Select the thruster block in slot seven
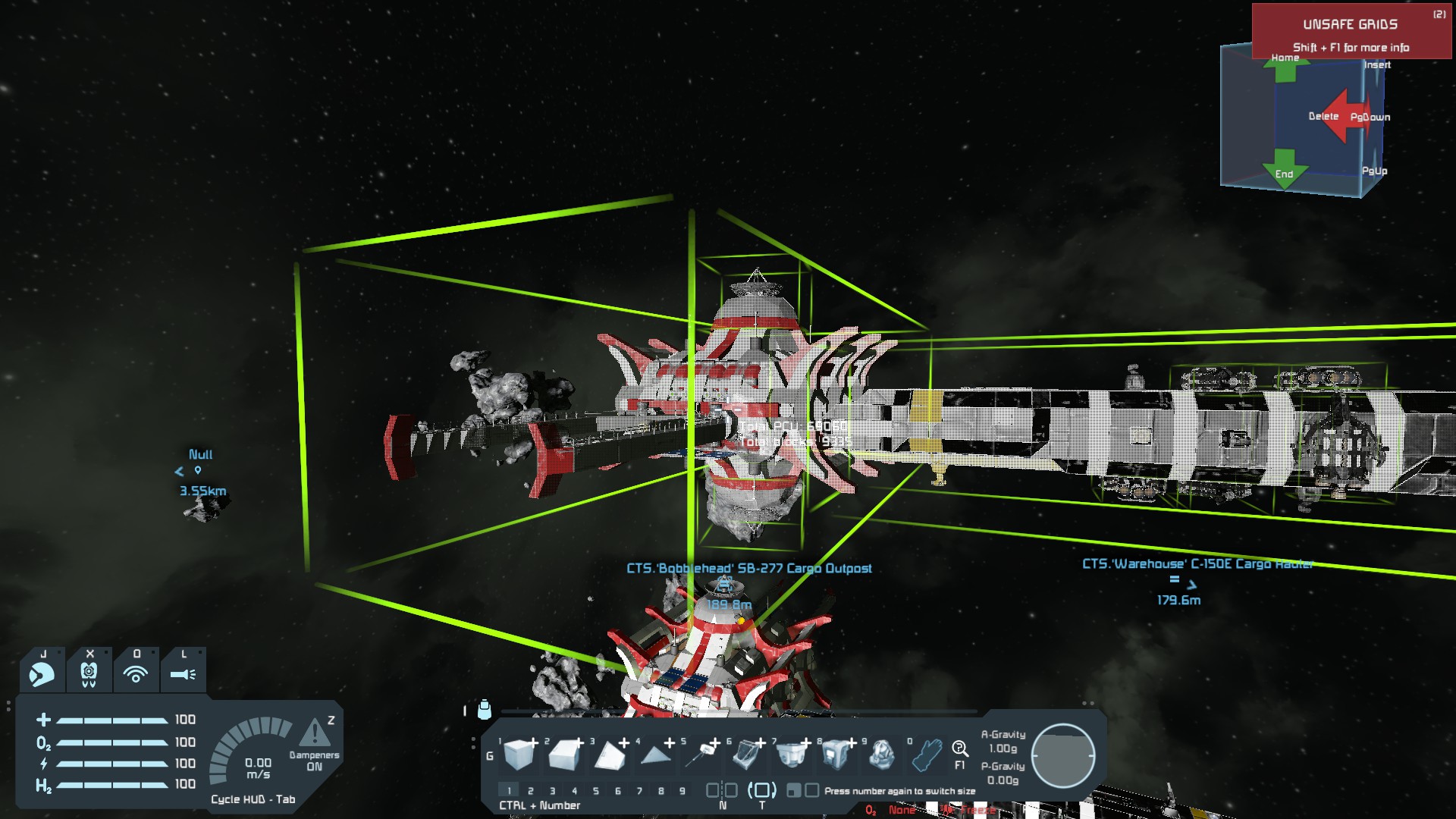1456x819 pixels. pos(791,754)
